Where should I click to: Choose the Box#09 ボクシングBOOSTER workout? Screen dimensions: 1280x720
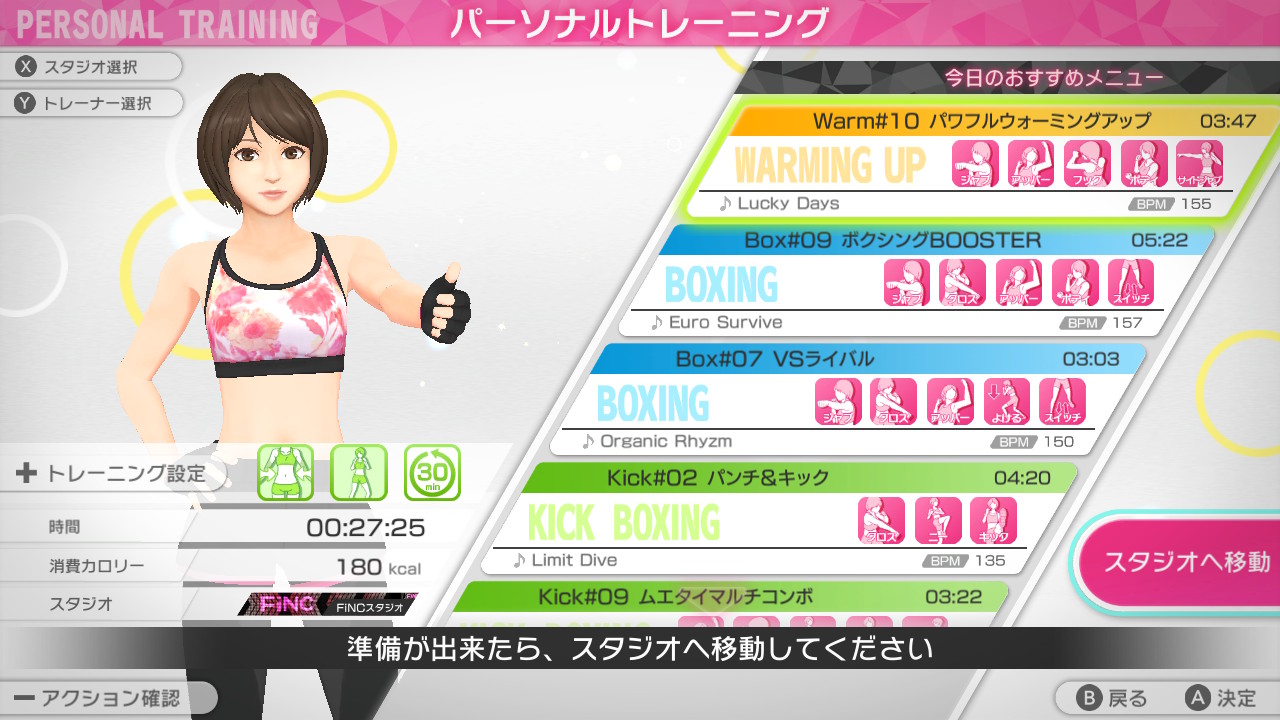pos(940,239)
